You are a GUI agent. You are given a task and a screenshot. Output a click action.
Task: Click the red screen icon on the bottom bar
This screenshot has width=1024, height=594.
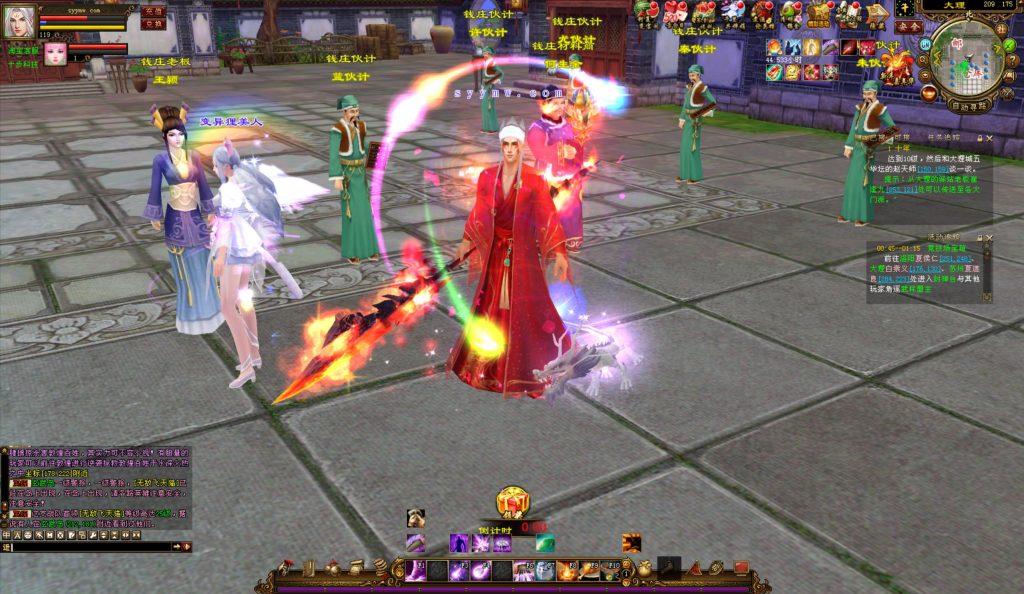tap(741, 568)
